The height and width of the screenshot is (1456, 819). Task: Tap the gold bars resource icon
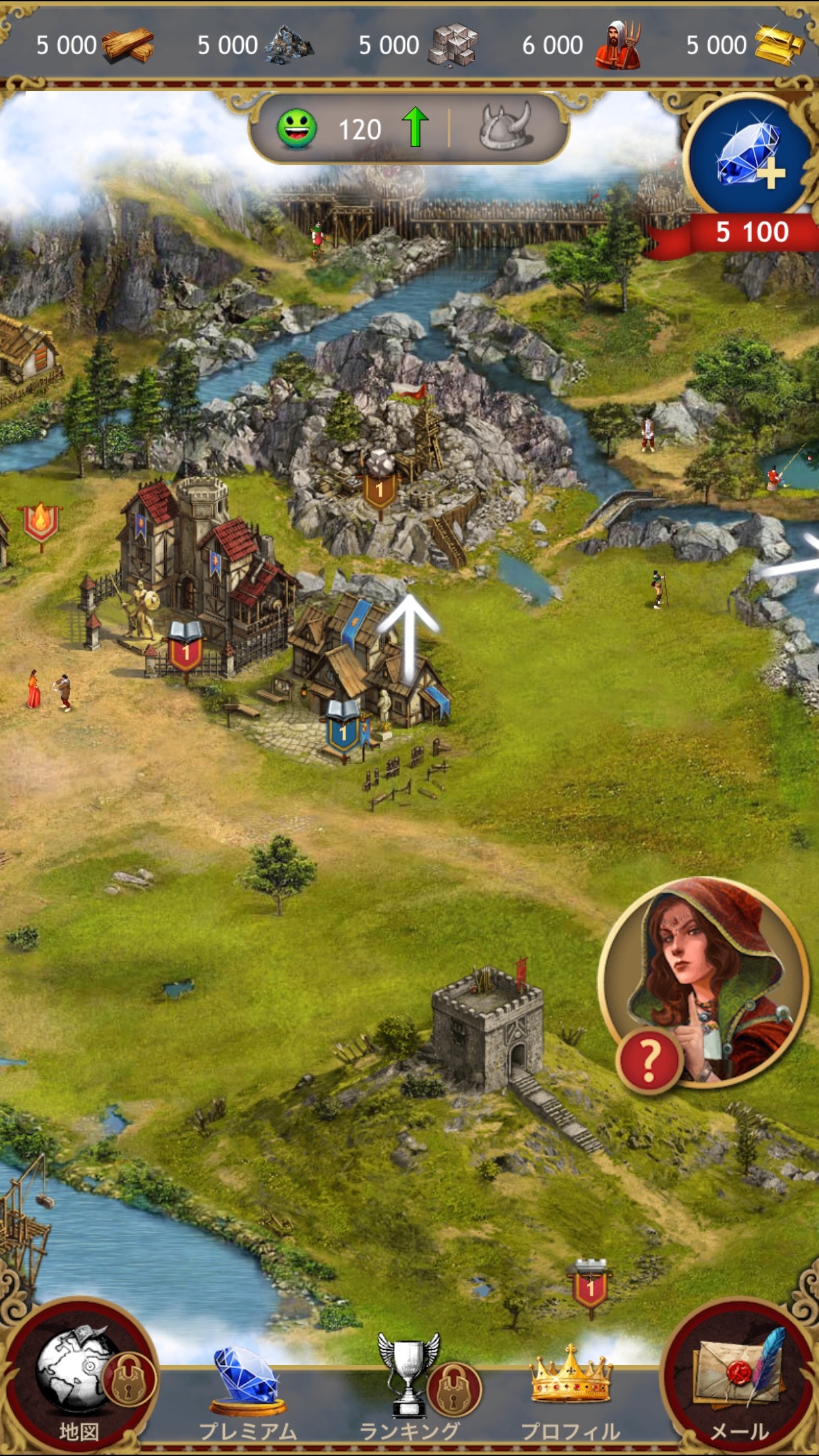tap(778, 45)
